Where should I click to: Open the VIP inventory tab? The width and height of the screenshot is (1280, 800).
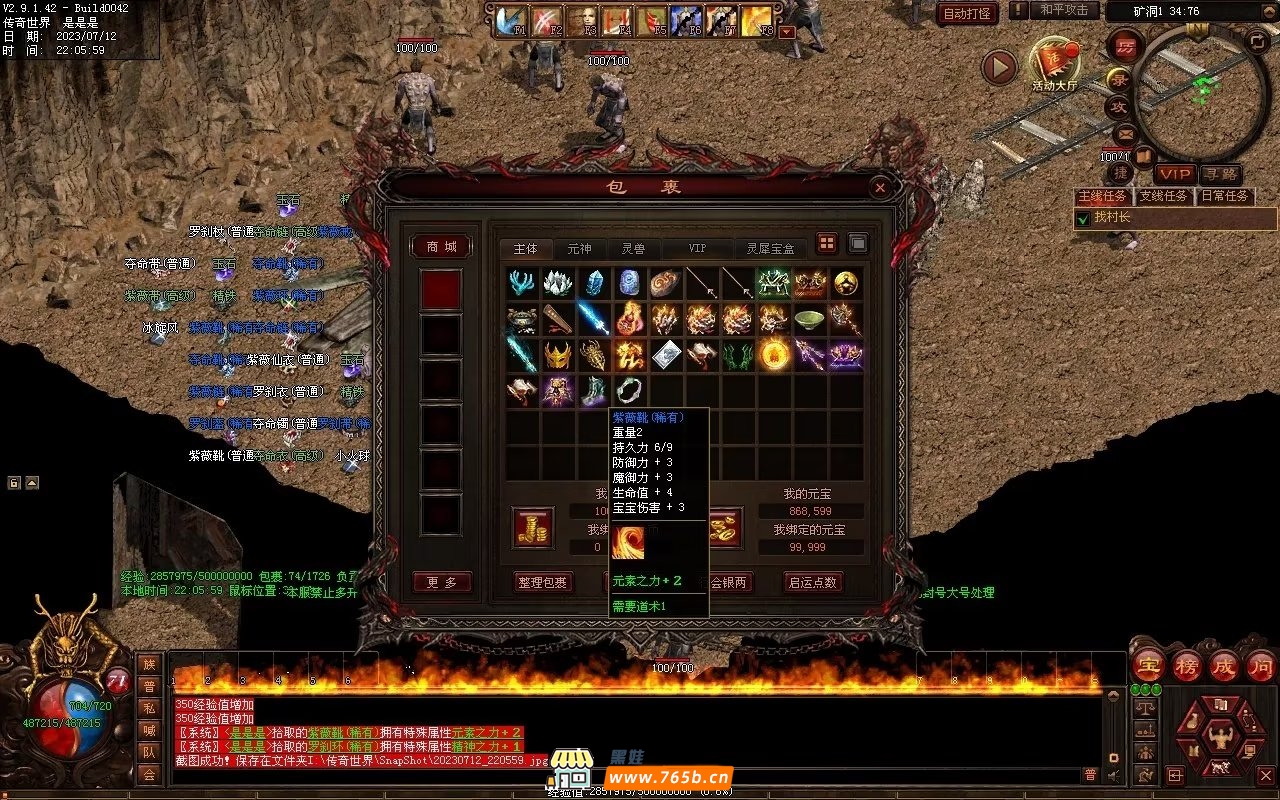click(697, 248)
